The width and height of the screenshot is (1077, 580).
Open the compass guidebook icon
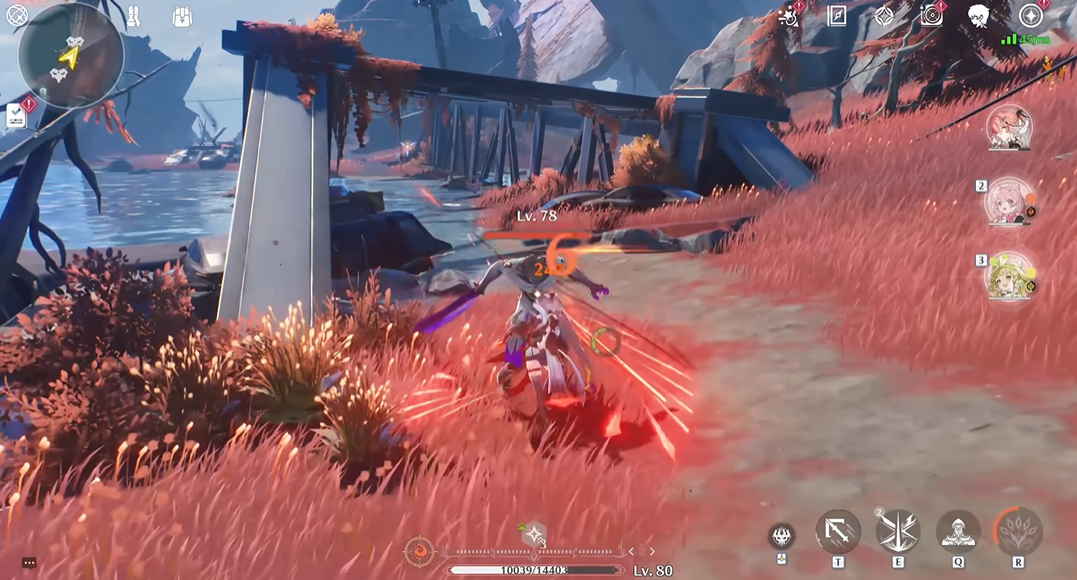point(837,15)
